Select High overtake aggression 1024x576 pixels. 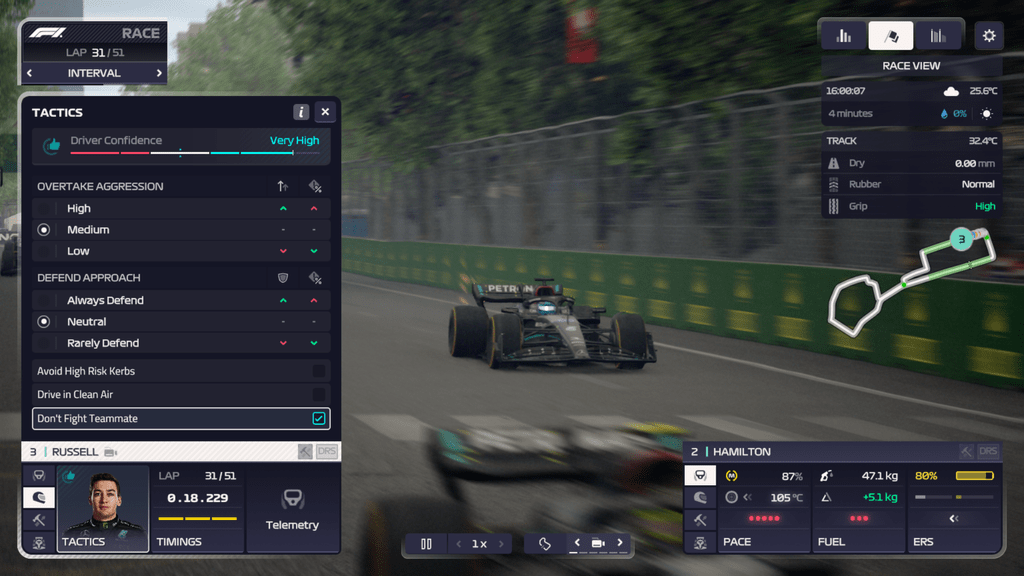(44, 209)
